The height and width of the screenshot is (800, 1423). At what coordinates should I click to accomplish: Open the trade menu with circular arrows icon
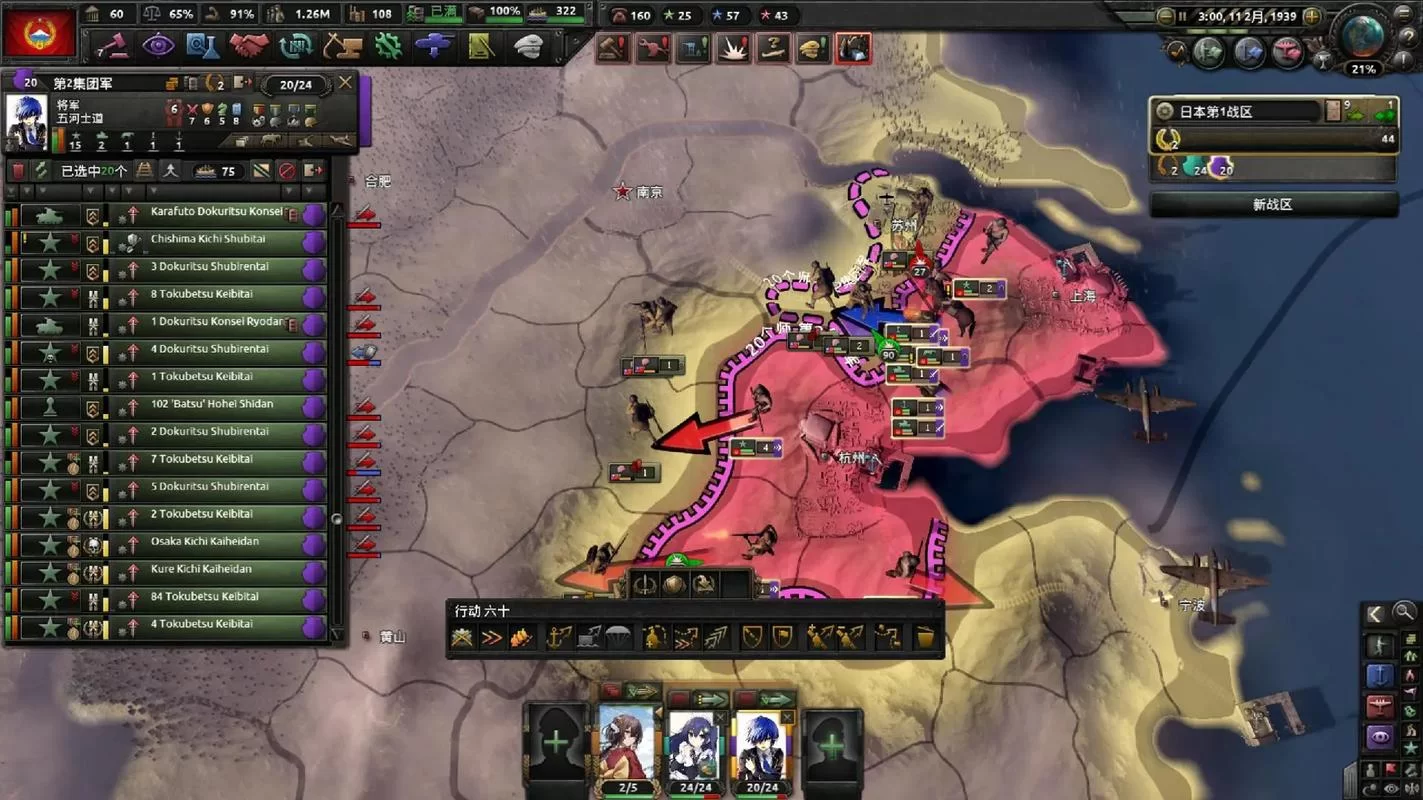click(x=294, y=46)
